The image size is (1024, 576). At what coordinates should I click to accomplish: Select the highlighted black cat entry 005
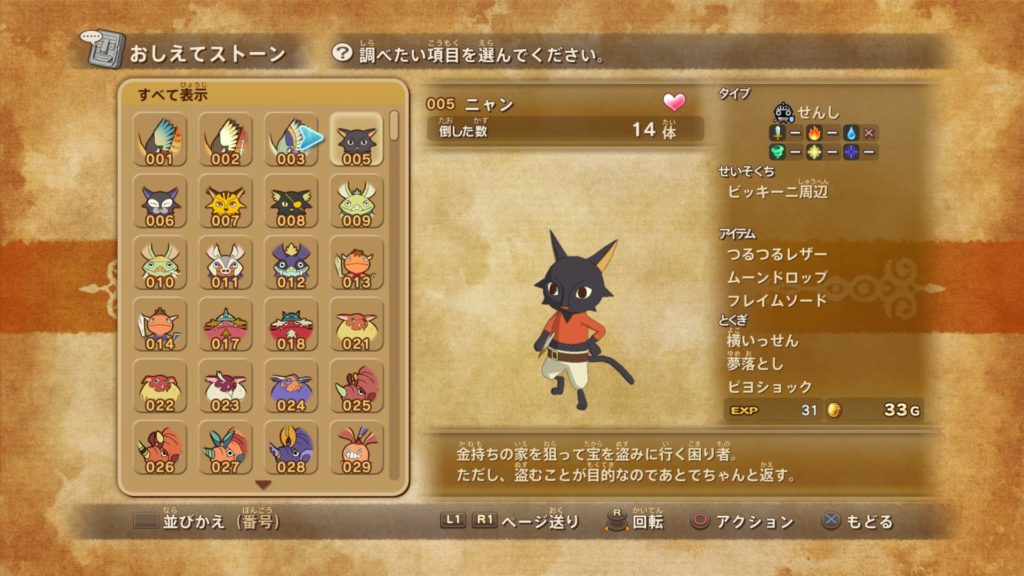[356, 140]
